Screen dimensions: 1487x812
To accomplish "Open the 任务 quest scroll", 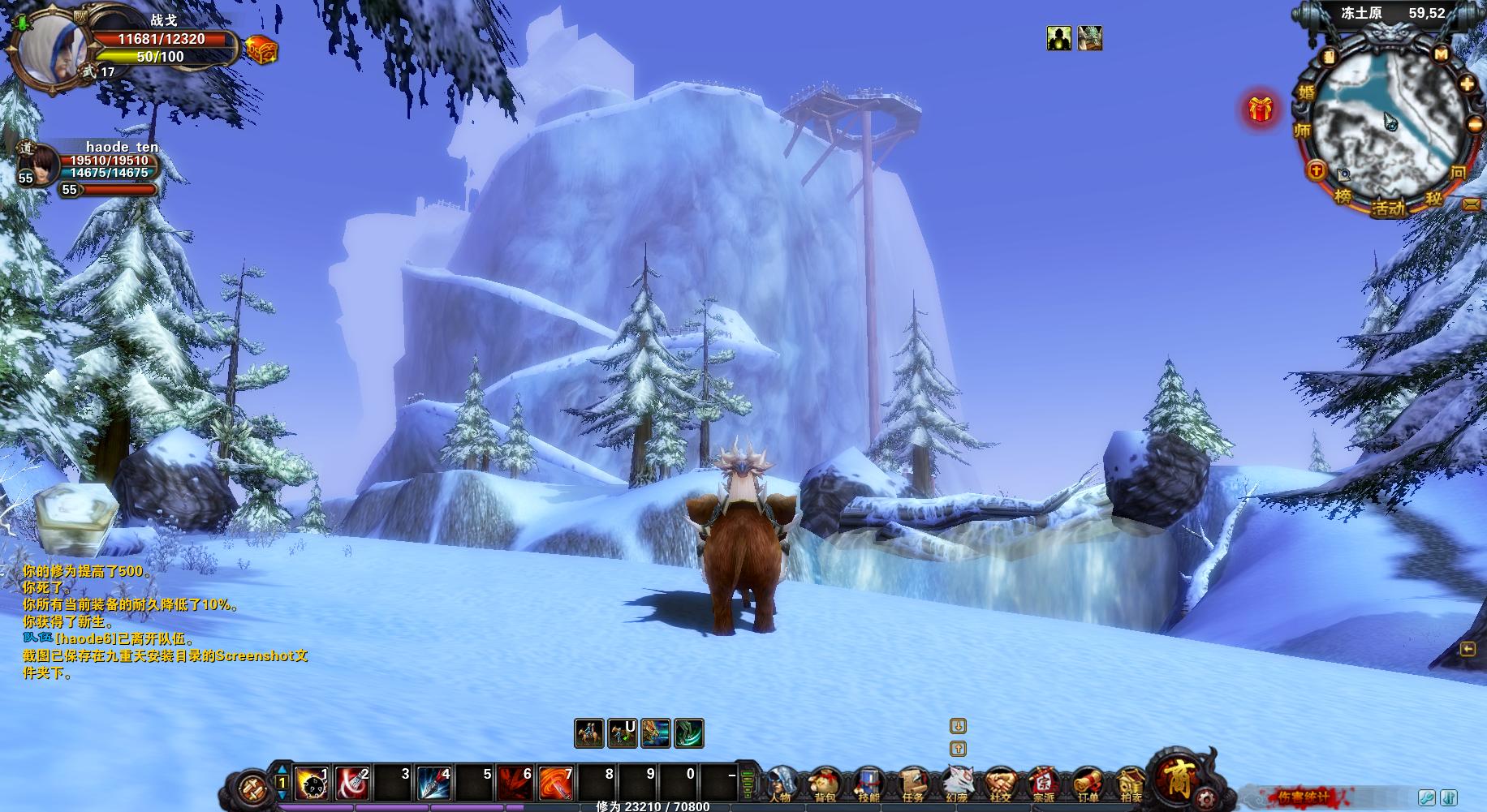I will pos(912,784).
